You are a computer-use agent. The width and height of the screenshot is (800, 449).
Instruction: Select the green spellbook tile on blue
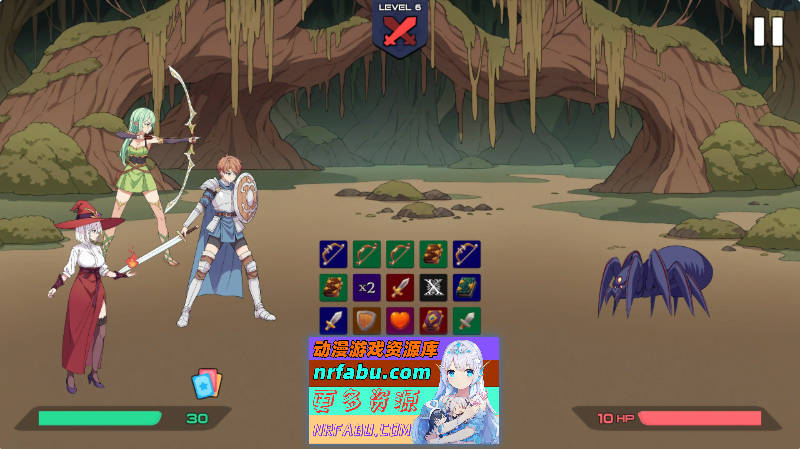coord(466,288)
